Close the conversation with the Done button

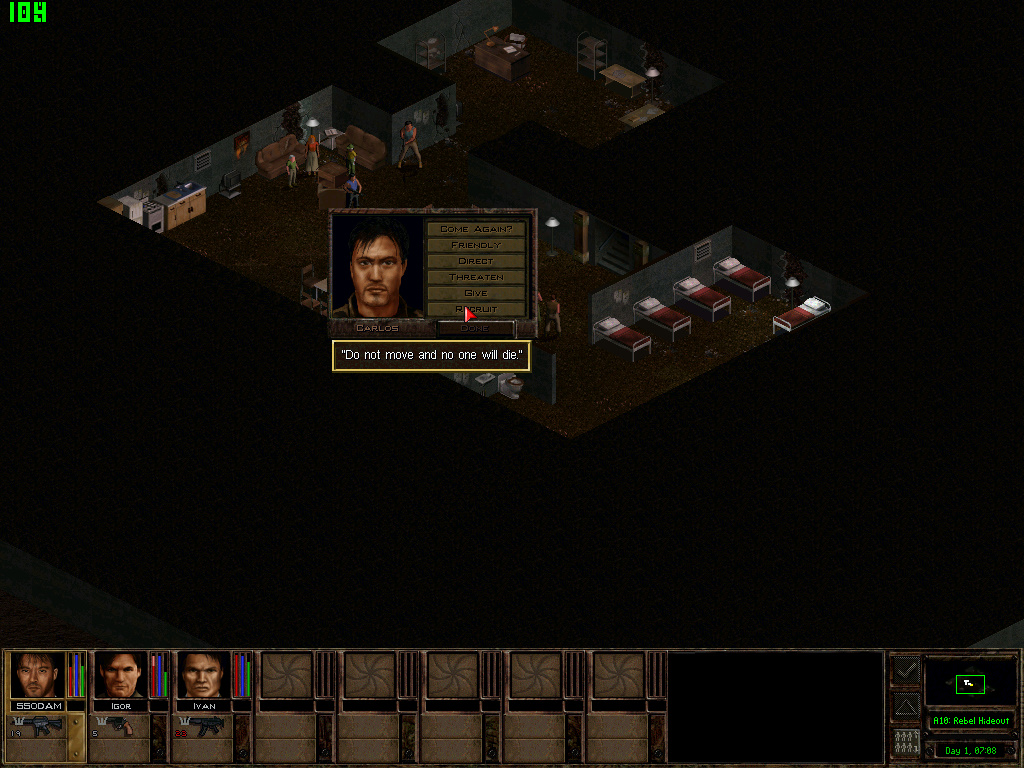pyautogui.click(x=476, y=328)
